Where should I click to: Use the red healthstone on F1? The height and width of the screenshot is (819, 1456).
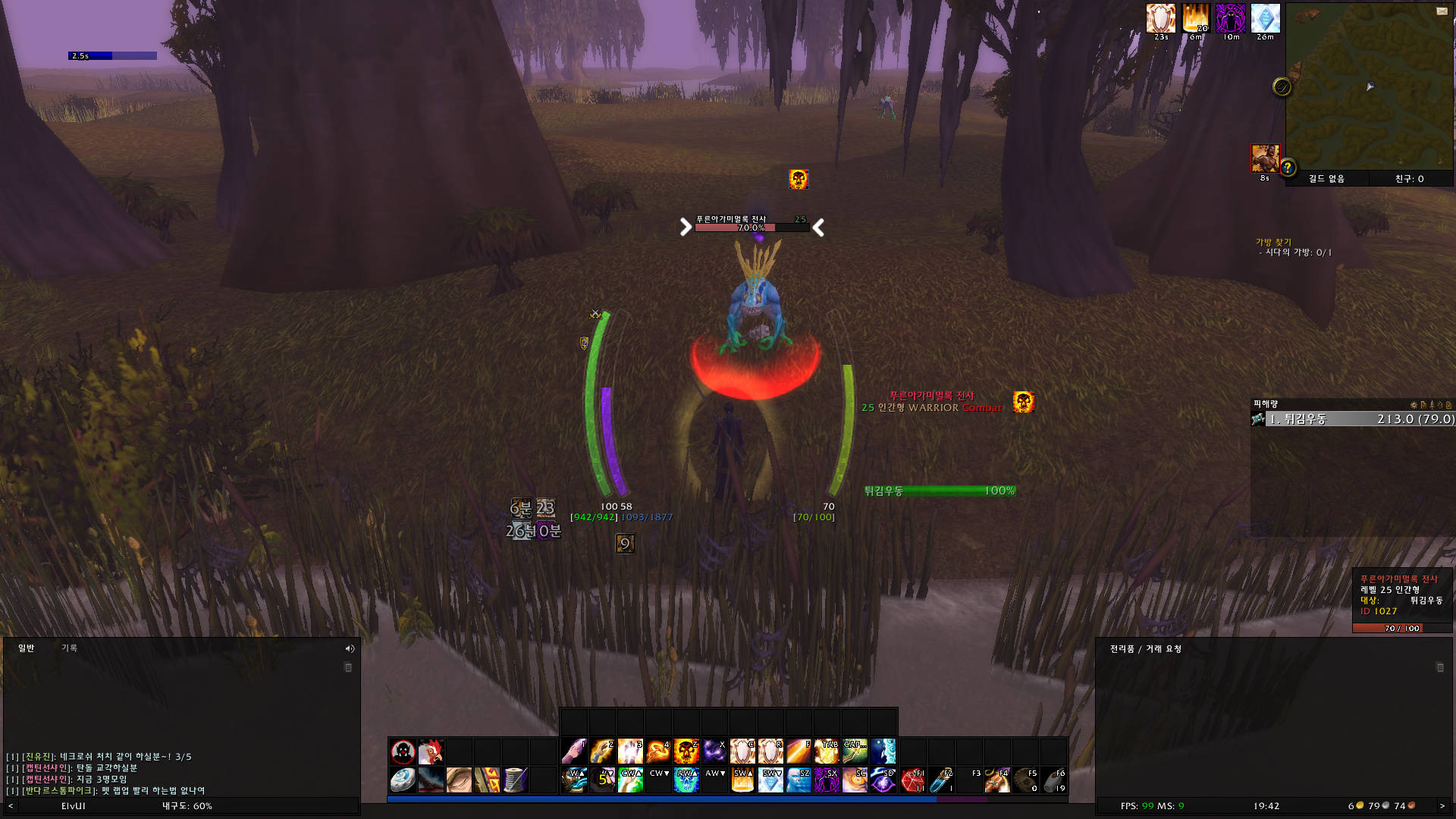912,780
